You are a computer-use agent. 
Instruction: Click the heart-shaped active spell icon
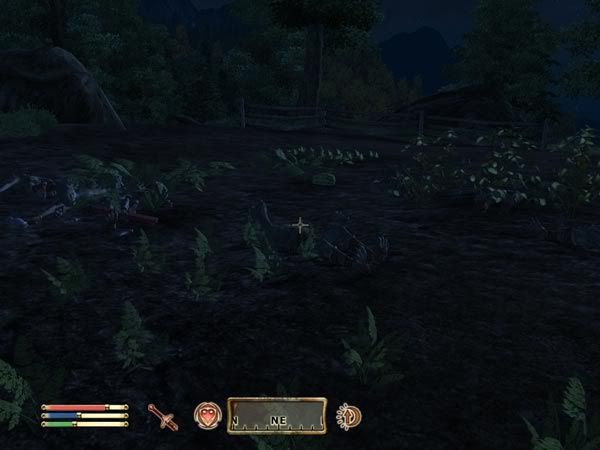(207, 416)
